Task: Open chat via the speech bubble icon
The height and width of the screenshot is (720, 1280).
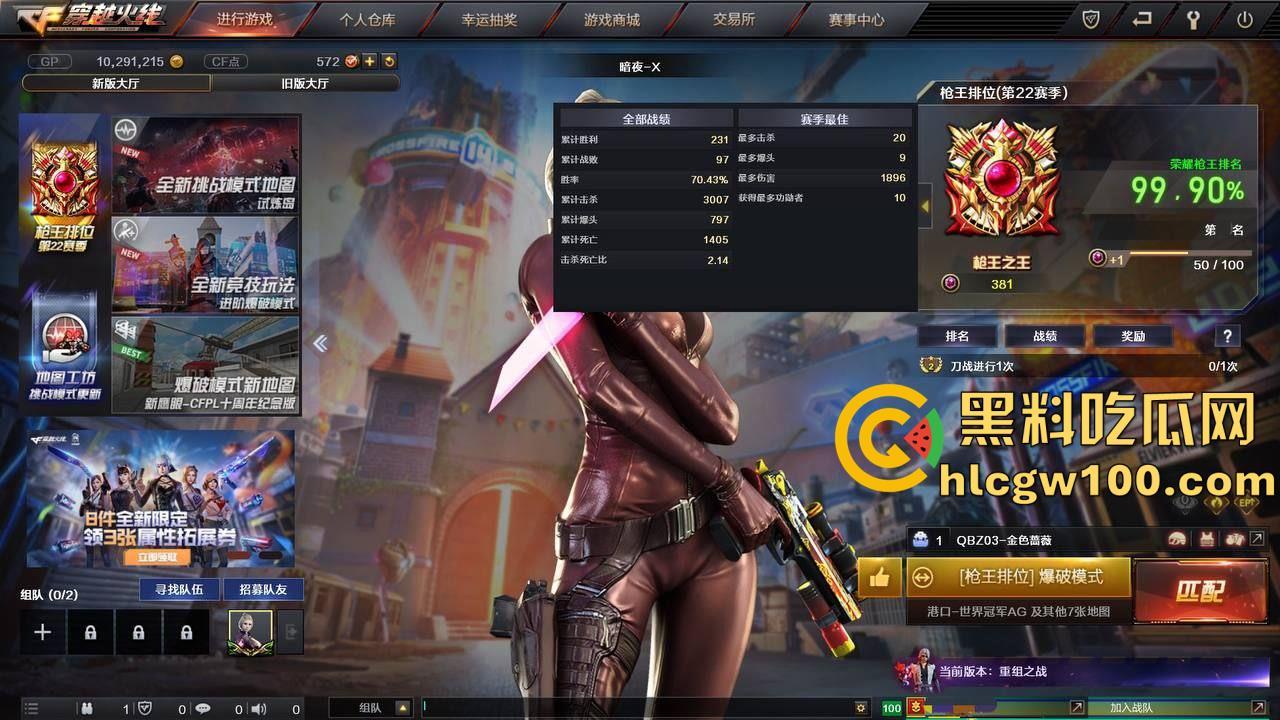Action: click(204, 708)
